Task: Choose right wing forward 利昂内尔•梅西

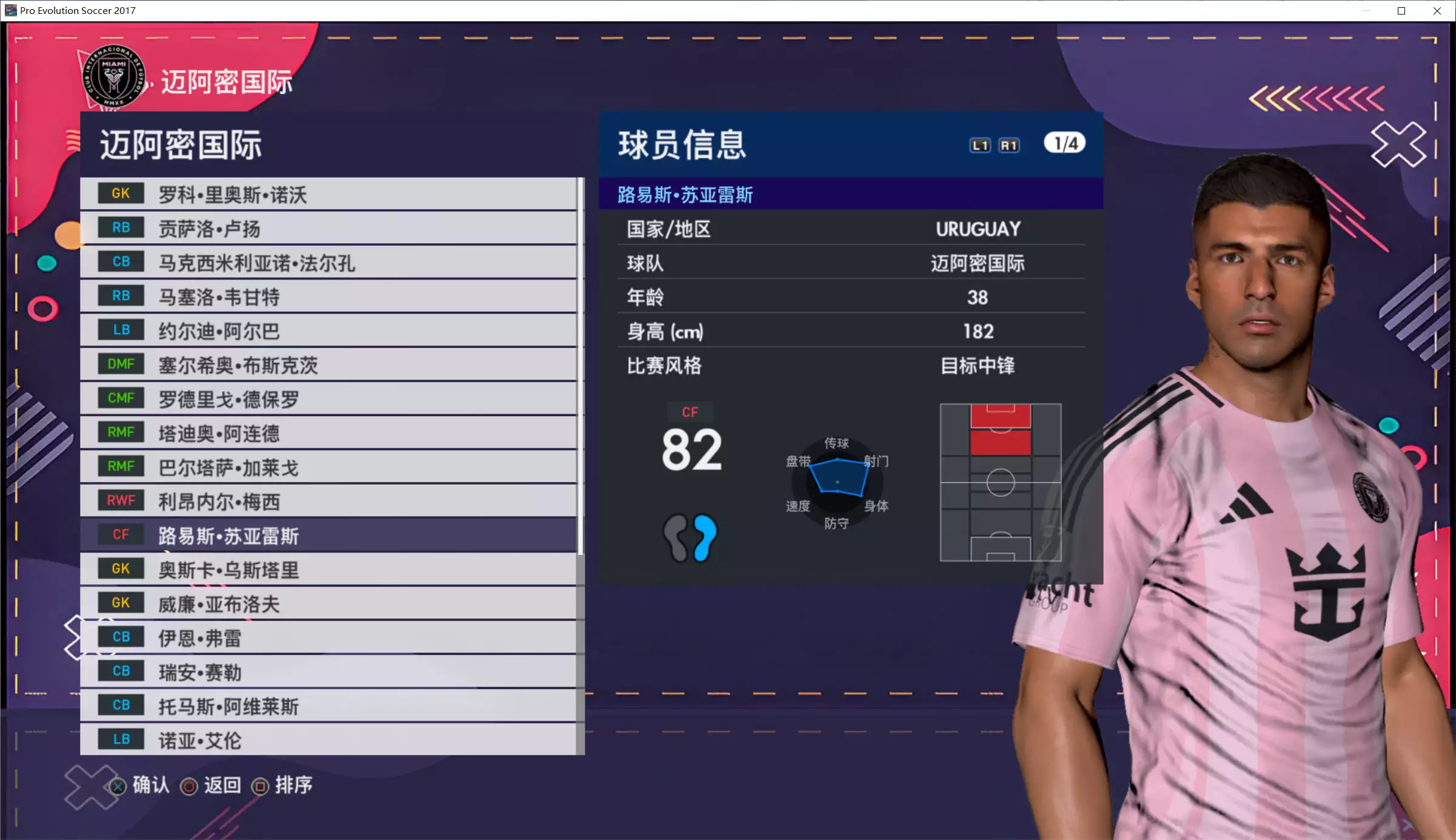Action: pos(327,501)
